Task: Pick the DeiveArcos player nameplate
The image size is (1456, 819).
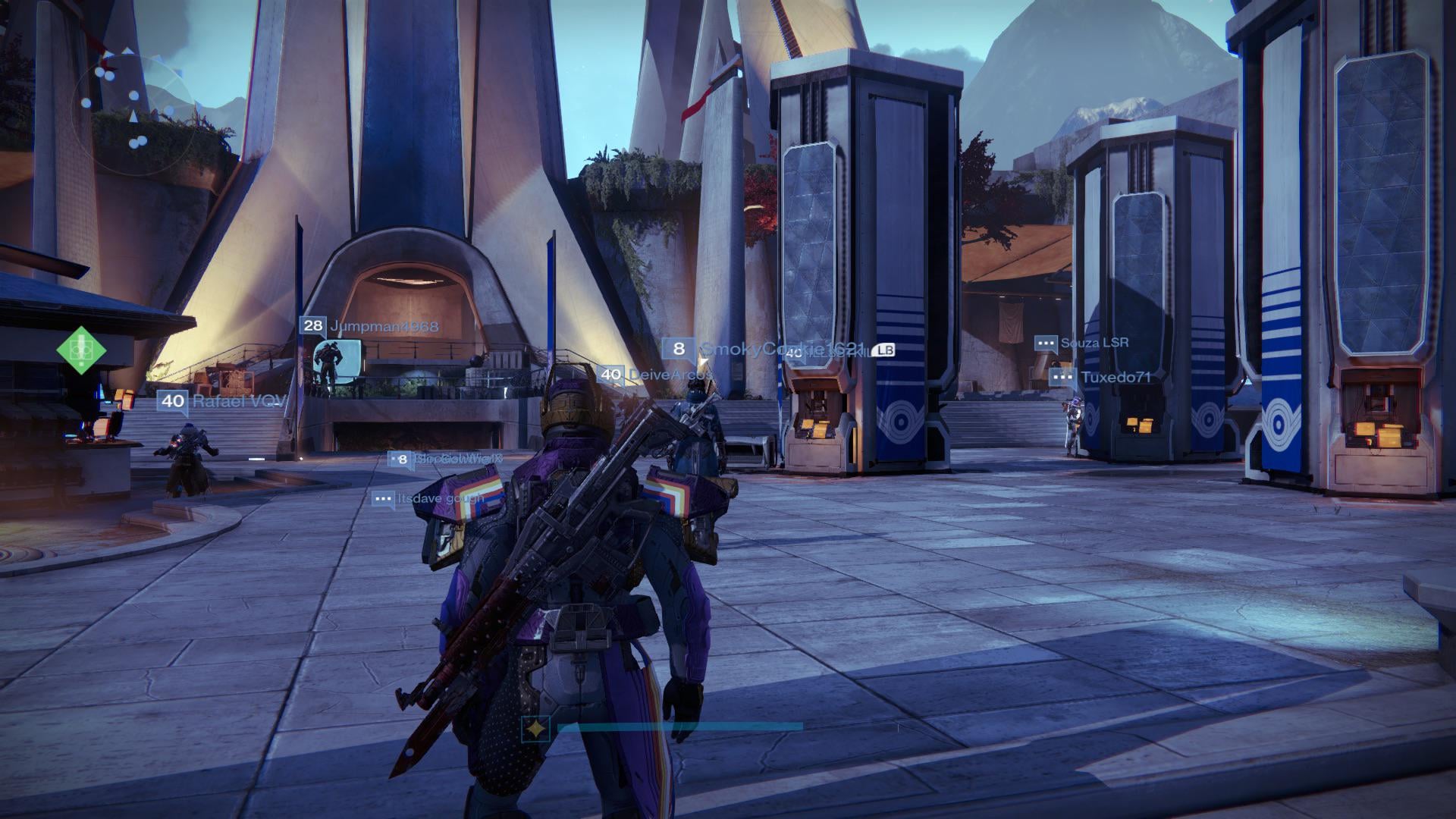Action: 656,375
